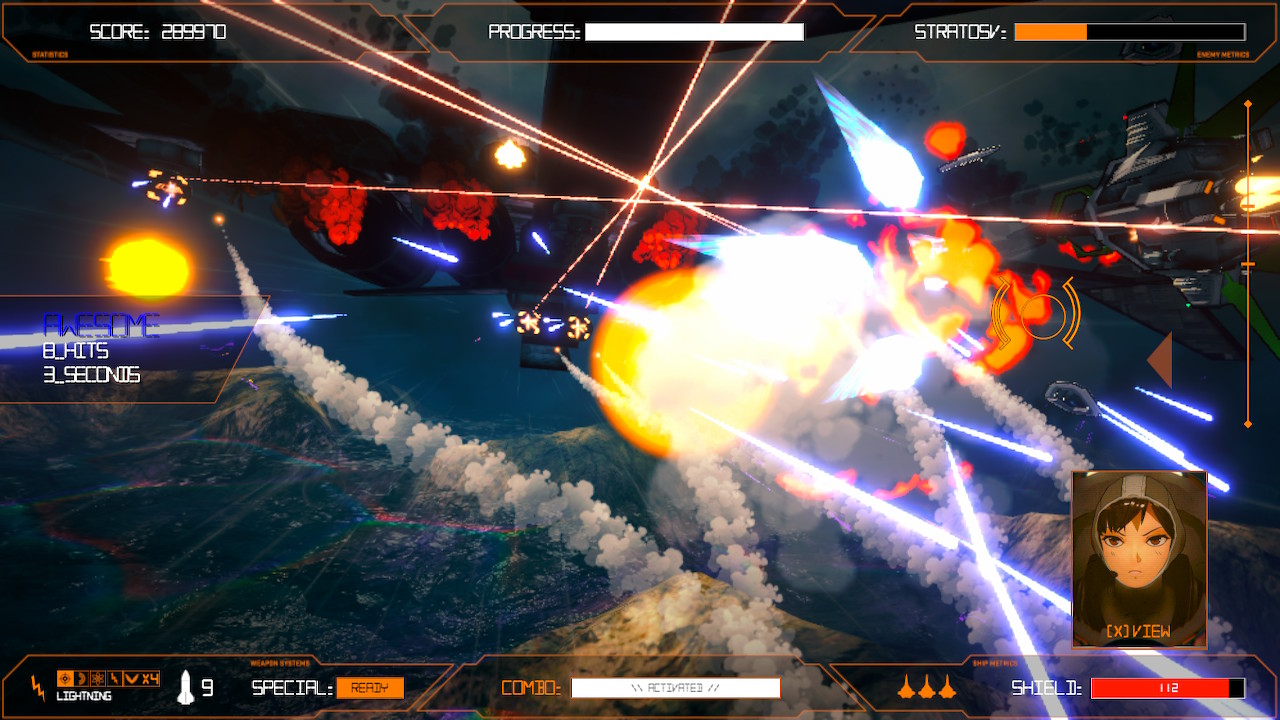Switch to the lightning bolt weapon slot
This screenshot has height=720, width=1280.
(114, 679)
